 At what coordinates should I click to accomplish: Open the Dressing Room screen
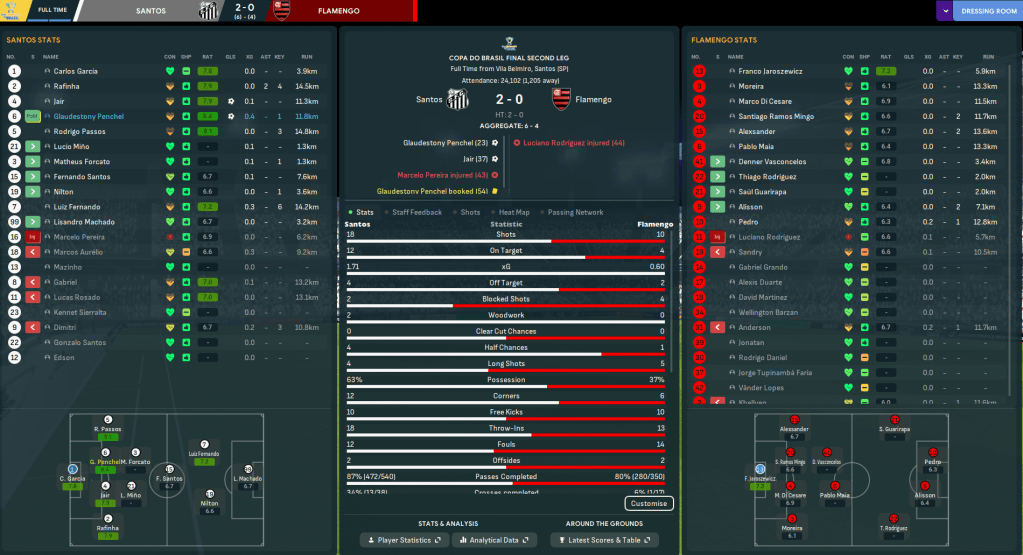(x=986, y=11)
